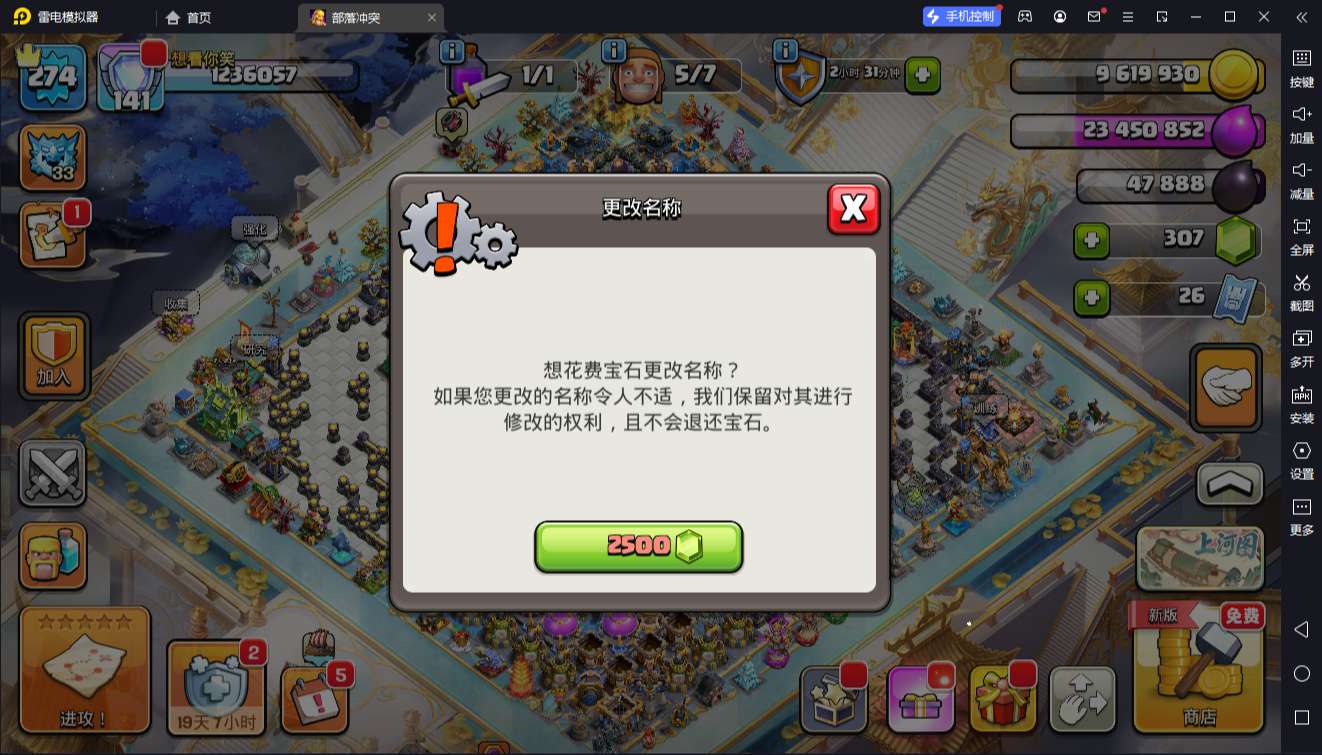Image resolution: width=1322 pixels, height=755 pixels.
Task: Open the red gift box rewards icon
Action: click(x=1004, y=700)
